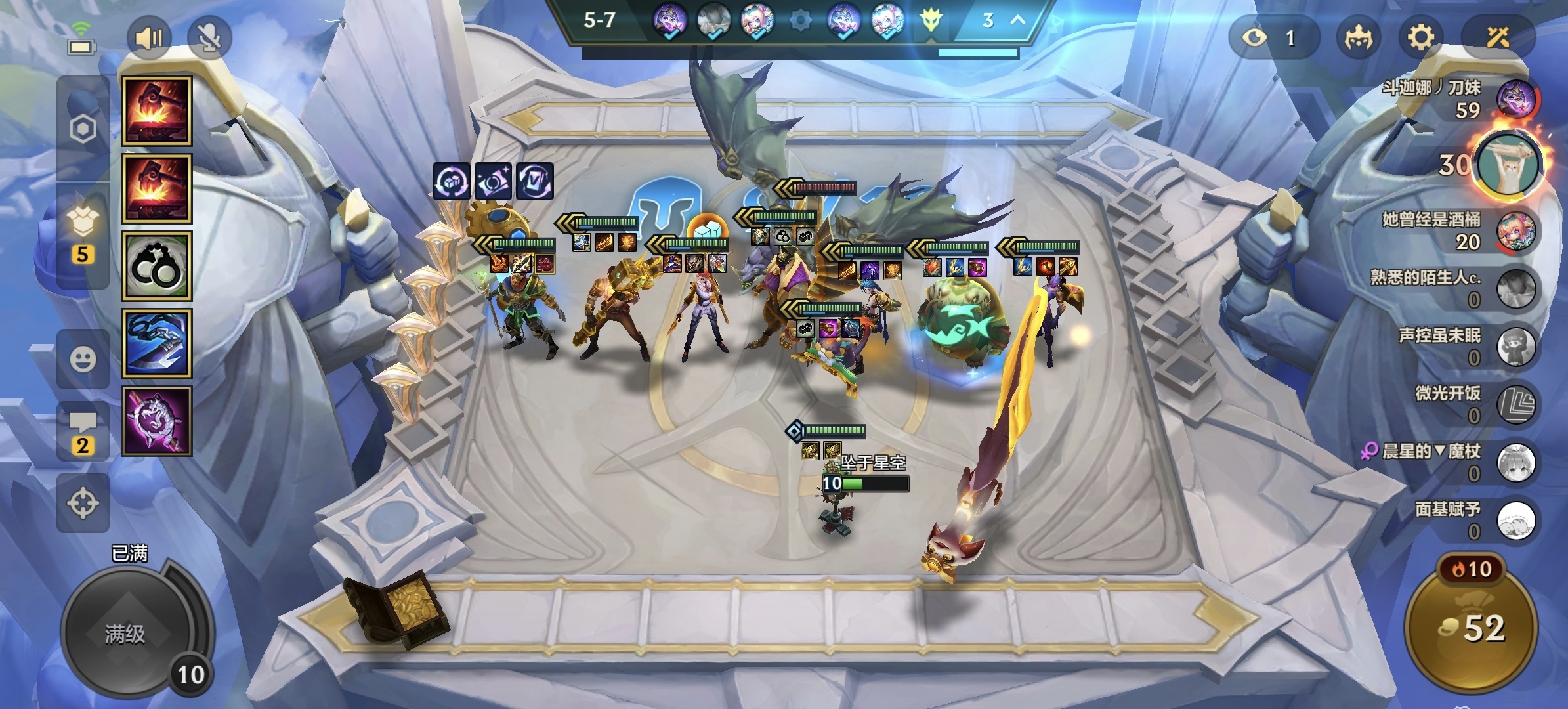Tap the crossed swords icon at top right
Screen dimensions: 1568x709
coord(1497,37)
